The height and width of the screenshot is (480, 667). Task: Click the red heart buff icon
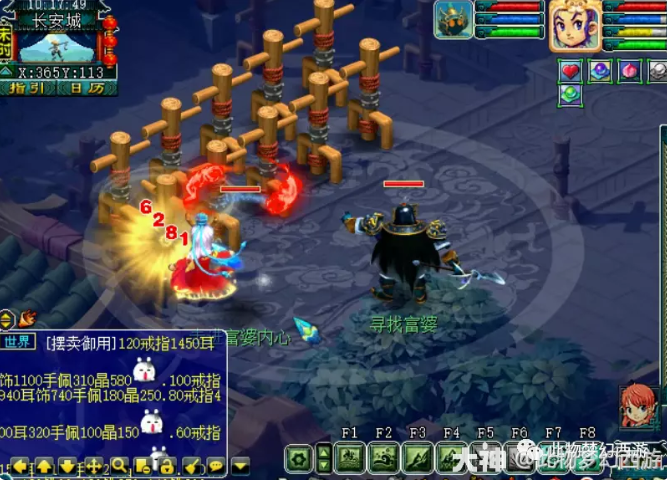571,71
